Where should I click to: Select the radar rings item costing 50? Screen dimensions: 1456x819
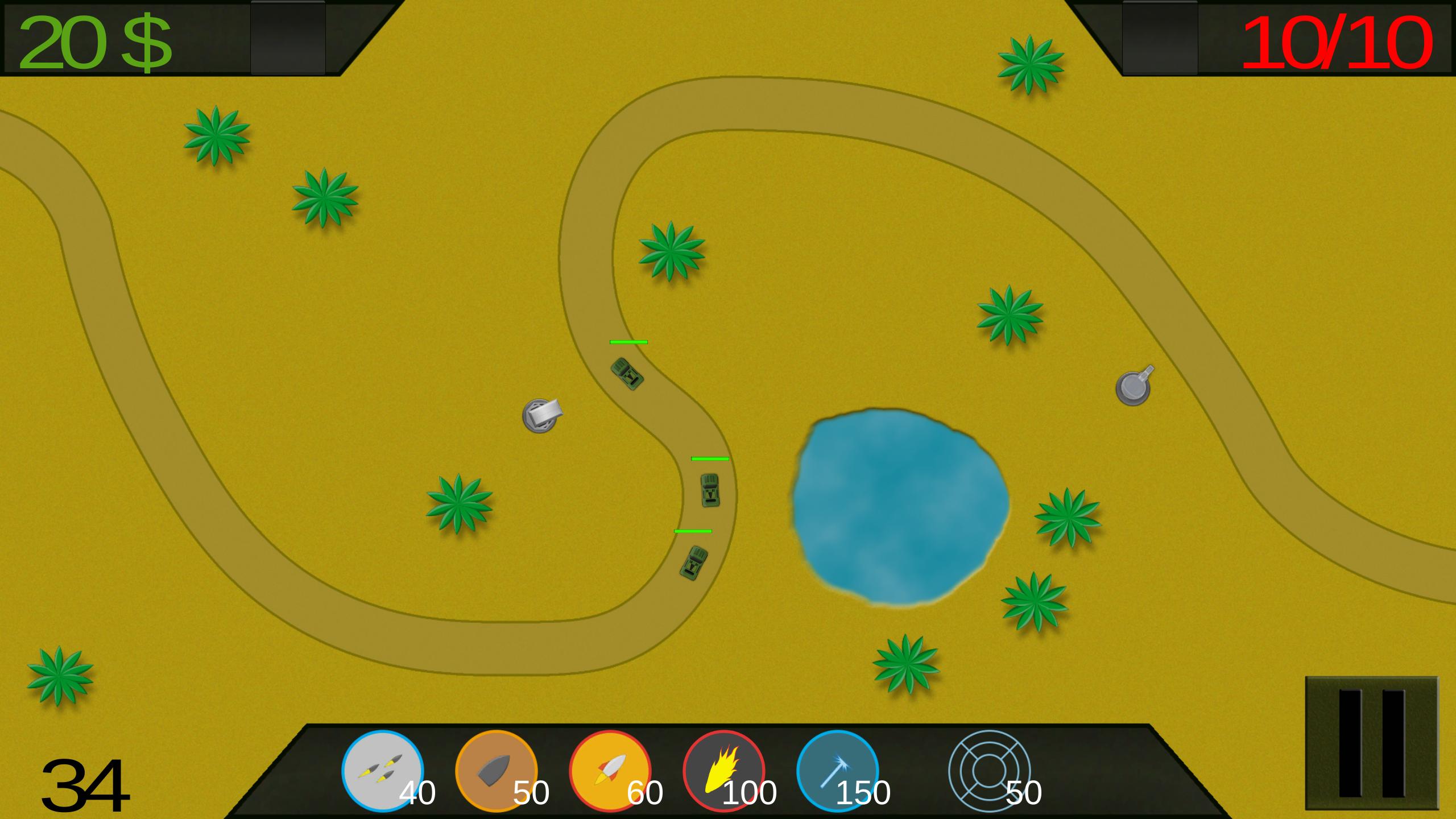(x=990, y=771)
